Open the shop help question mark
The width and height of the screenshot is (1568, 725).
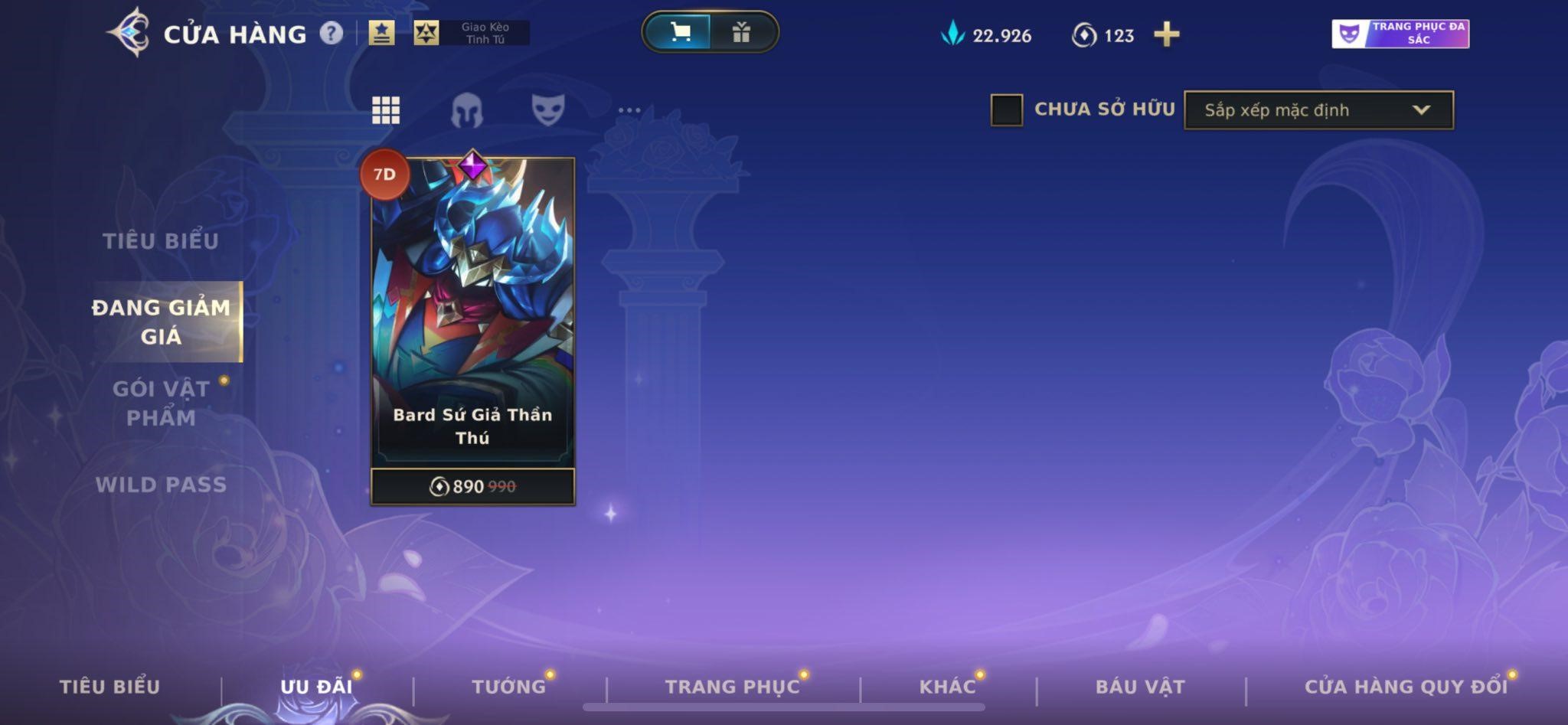tap(331, 33)
